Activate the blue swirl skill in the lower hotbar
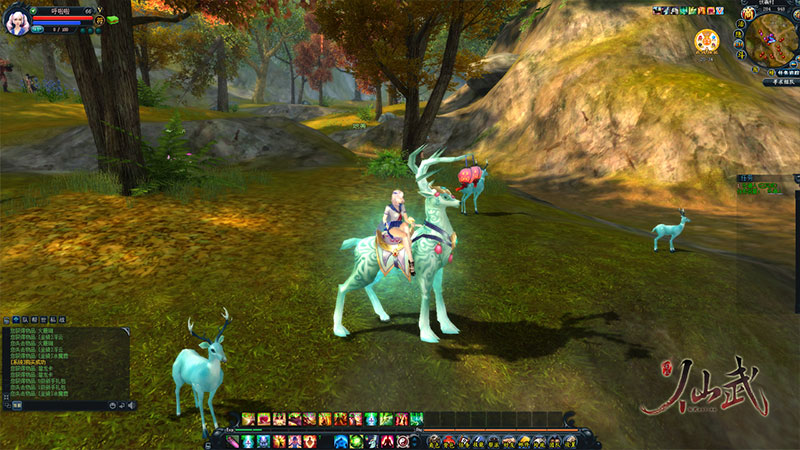This screenshot has height=450, width=800. [340, 441]
